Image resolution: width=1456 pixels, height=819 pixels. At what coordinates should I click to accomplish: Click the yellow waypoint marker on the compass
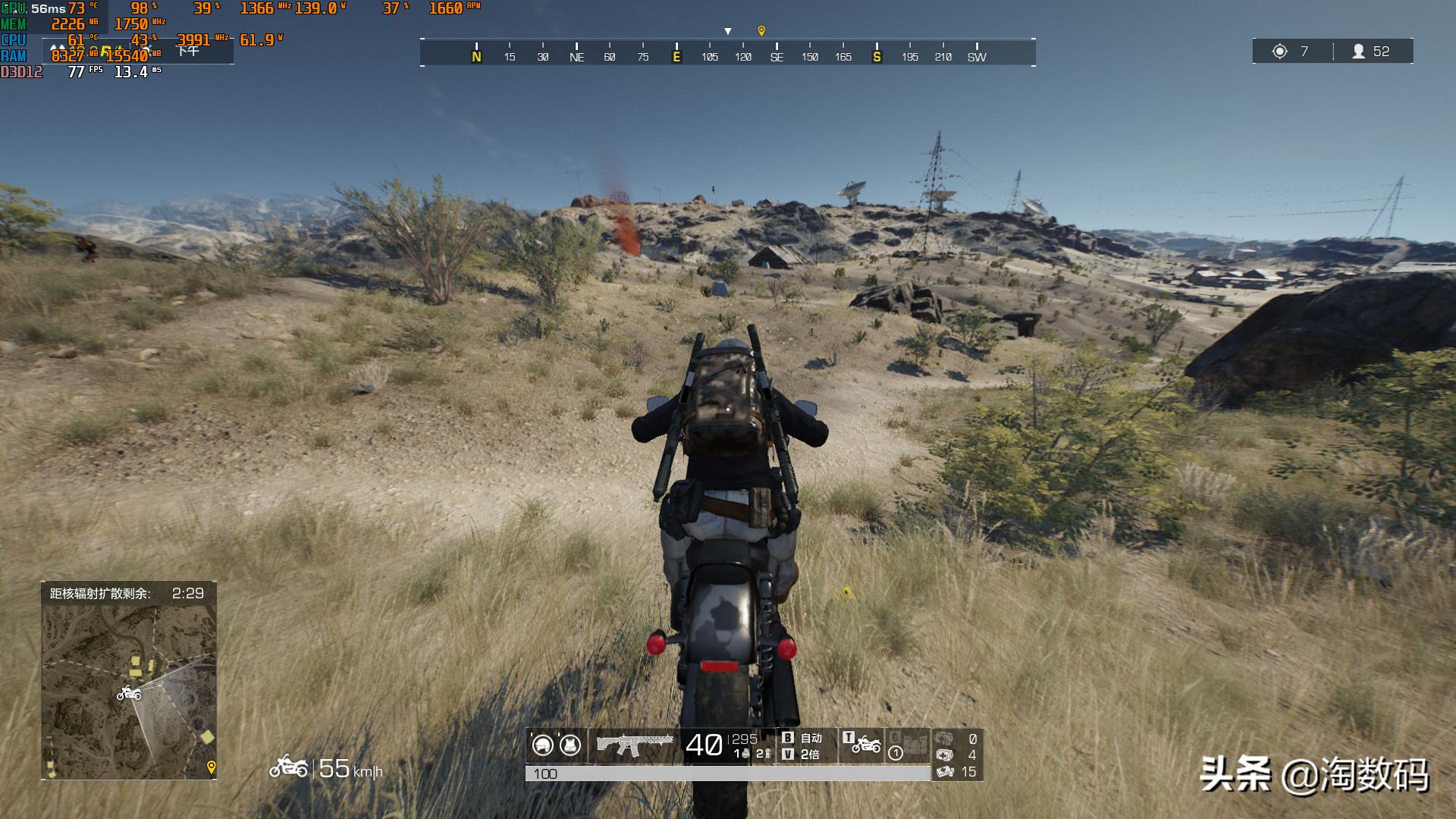(x=761, y=30)
